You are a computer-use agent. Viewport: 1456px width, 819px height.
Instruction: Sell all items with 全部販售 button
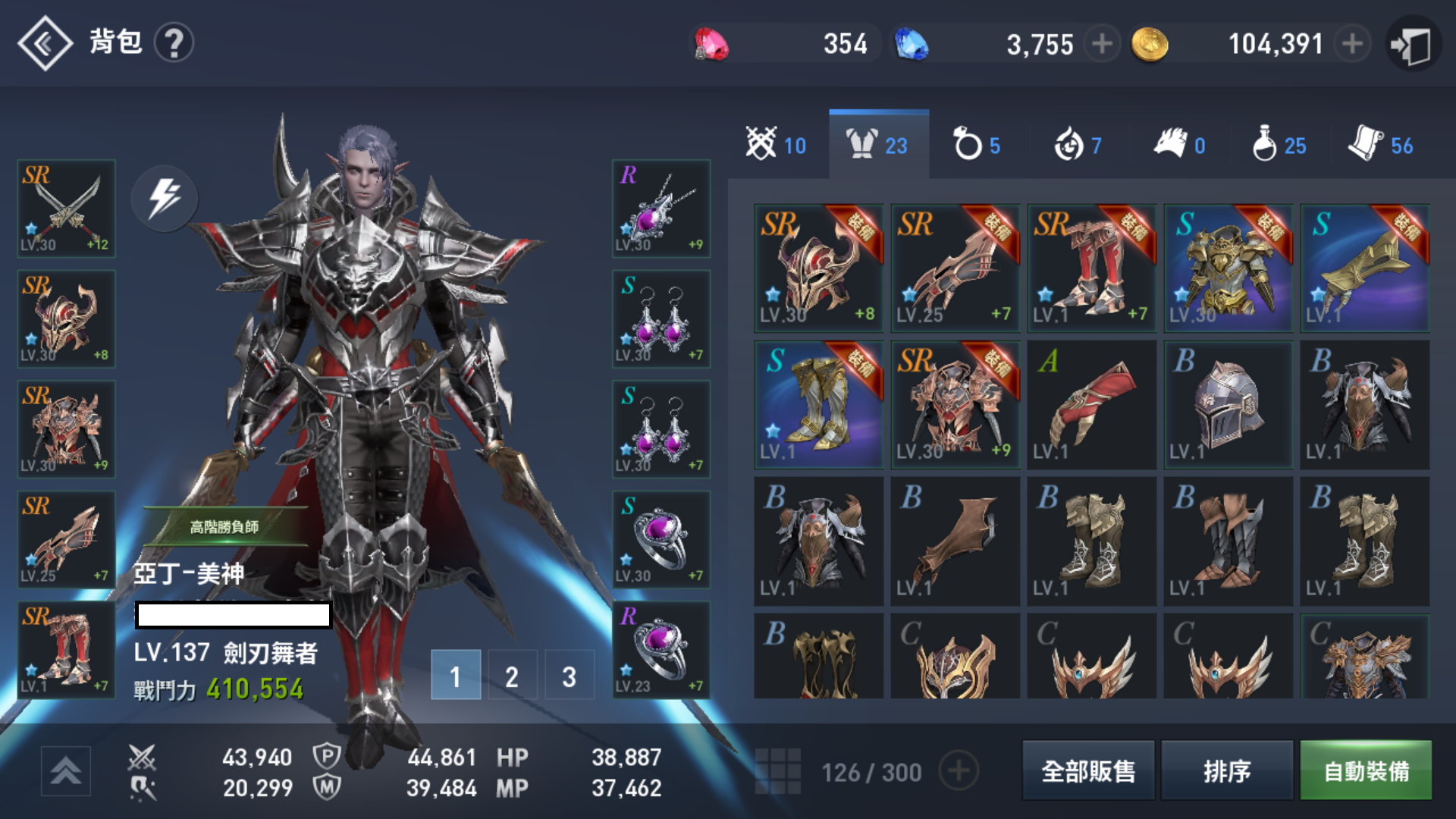(1088, 770)
